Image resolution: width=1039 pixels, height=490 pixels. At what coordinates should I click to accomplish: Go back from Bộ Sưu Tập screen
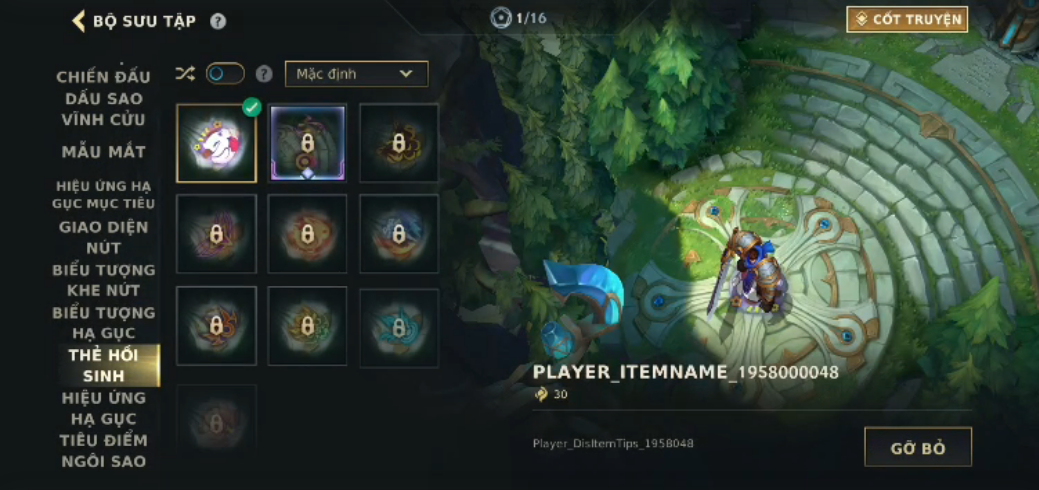pyautogui.click(x=79, y=21)
